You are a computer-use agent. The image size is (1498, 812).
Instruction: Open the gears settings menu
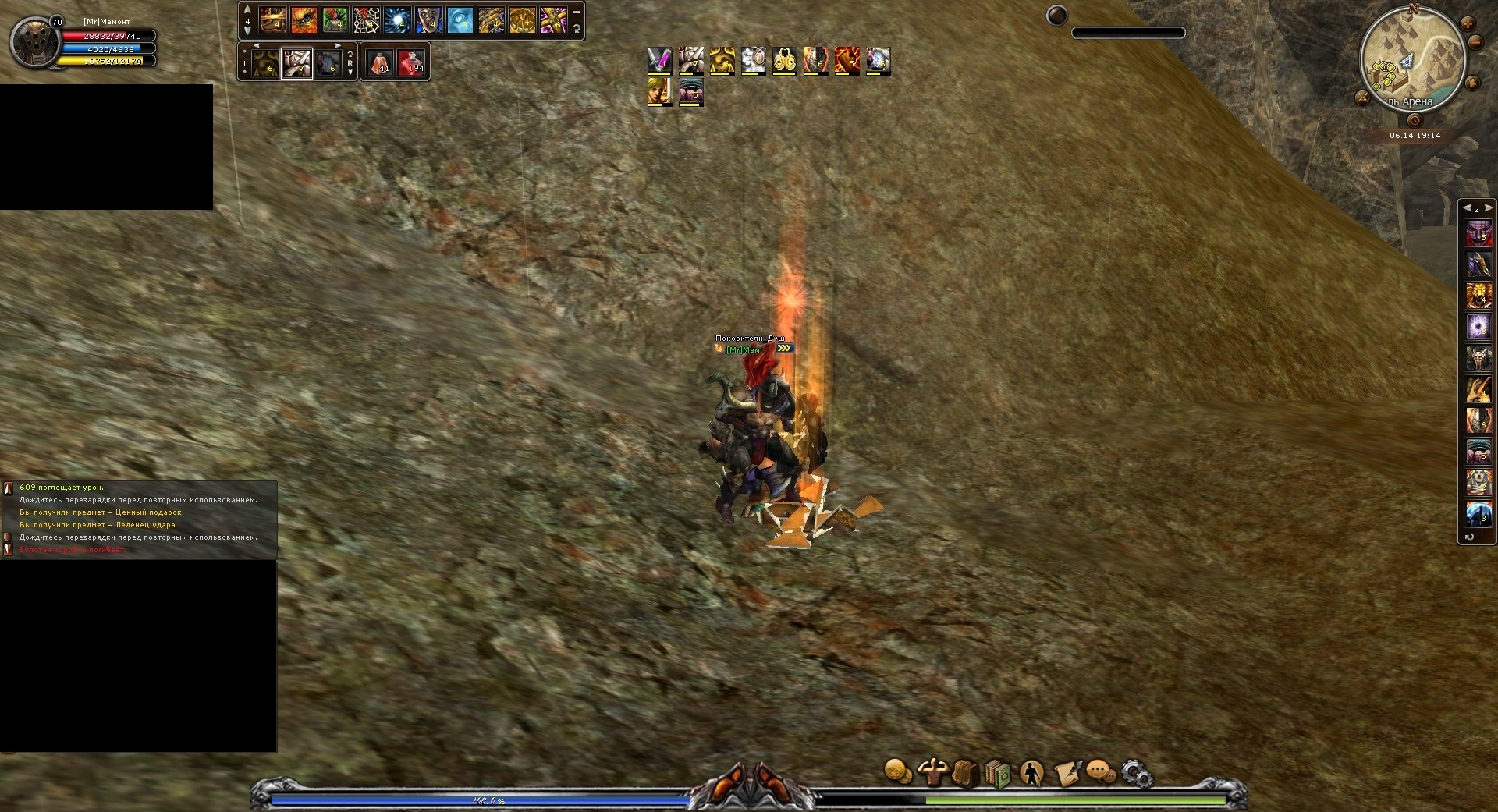pos(1136,773)
